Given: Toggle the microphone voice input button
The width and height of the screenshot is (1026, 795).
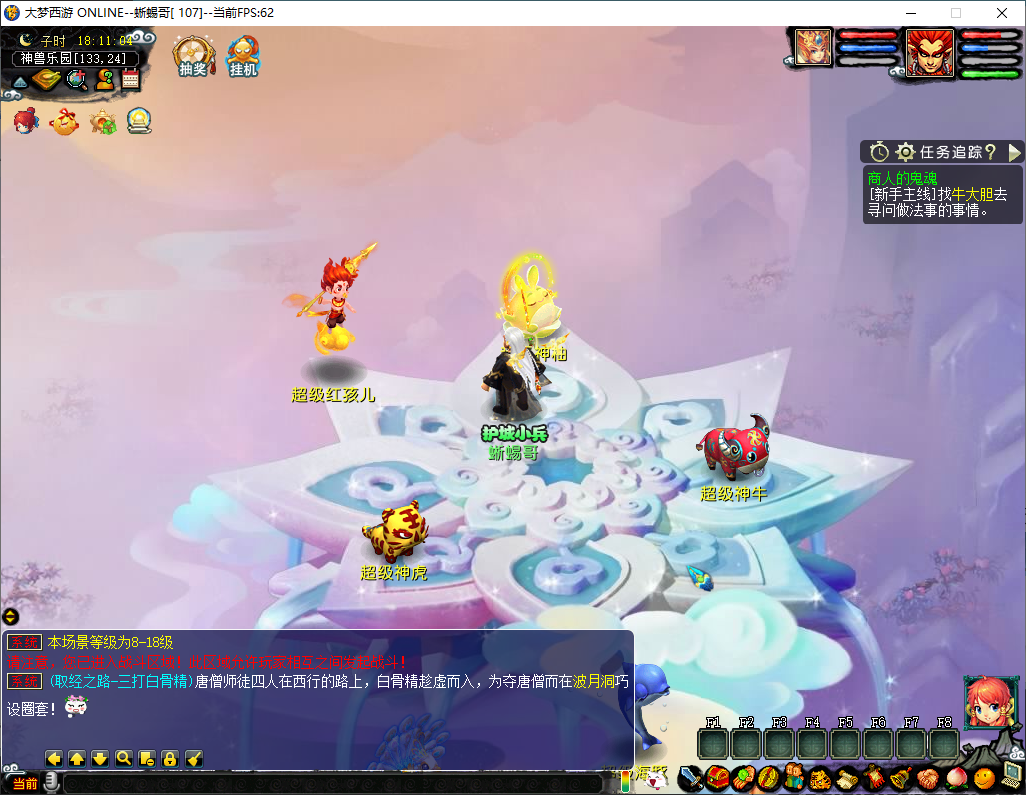Looking at the screenshot, I should coord(51,782).
